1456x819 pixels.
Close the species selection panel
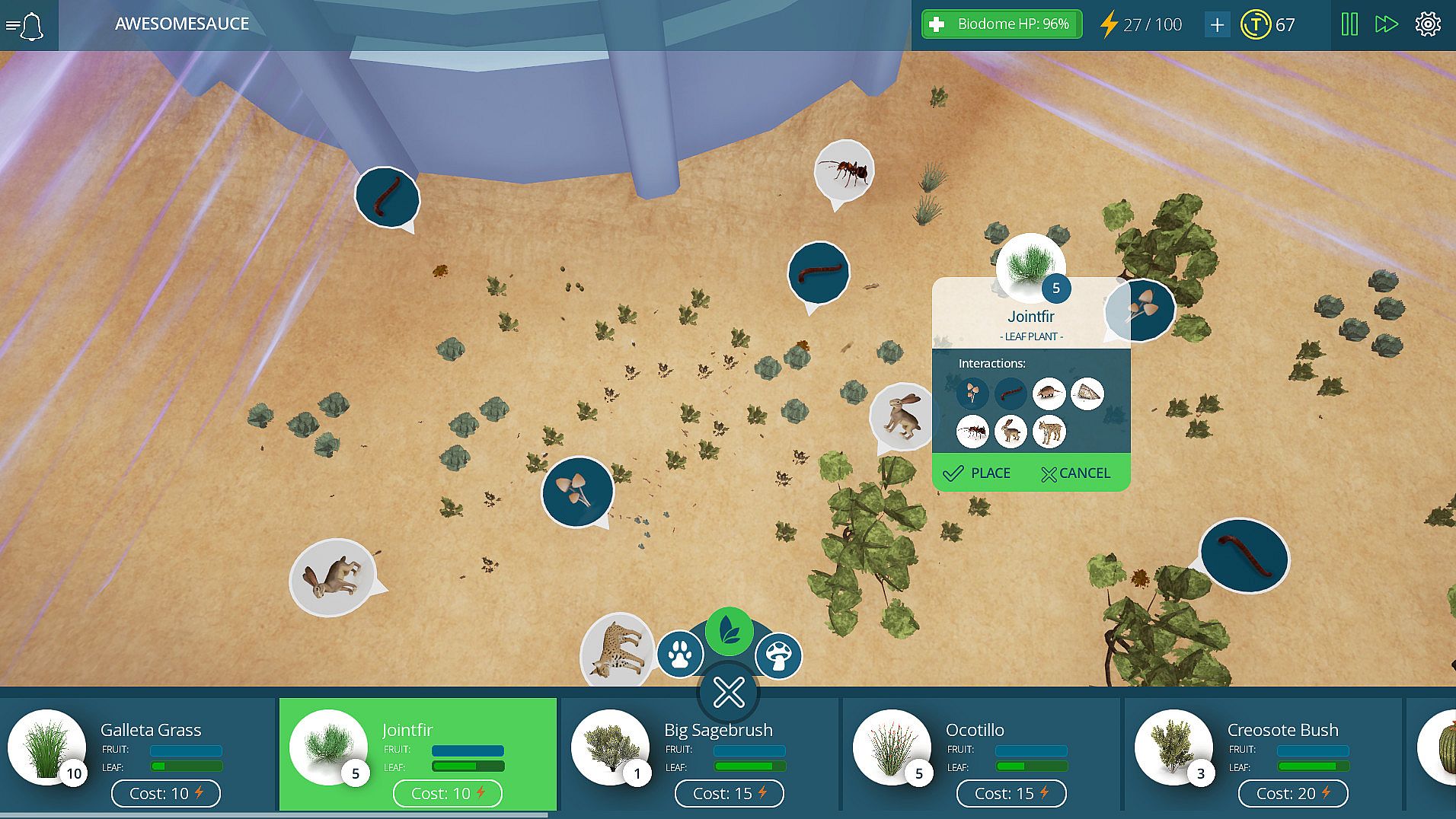tap(729, 692)
